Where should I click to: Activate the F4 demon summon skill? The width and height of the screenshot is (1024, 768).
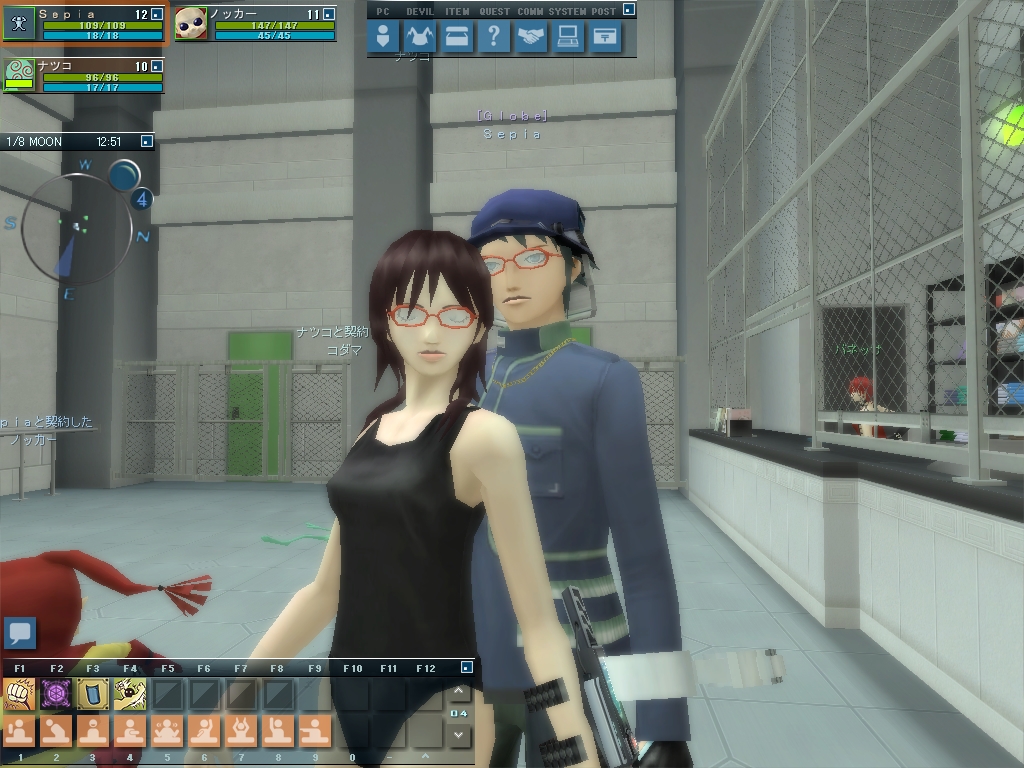[x=130, y=693]
